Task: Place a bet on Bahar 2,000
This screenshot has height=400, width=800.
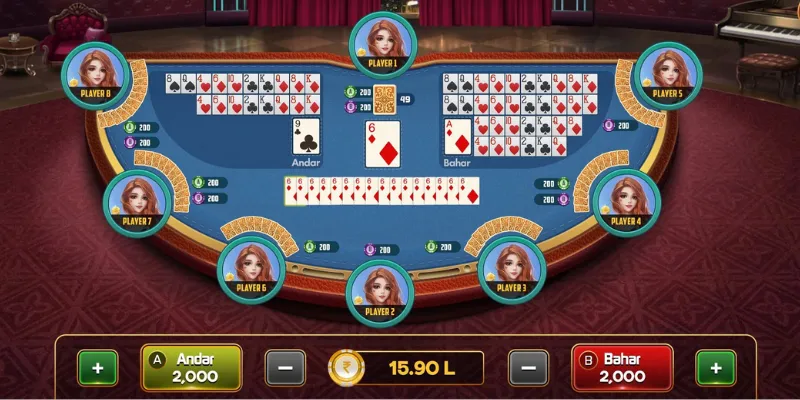Action: [x=621, y=367]
